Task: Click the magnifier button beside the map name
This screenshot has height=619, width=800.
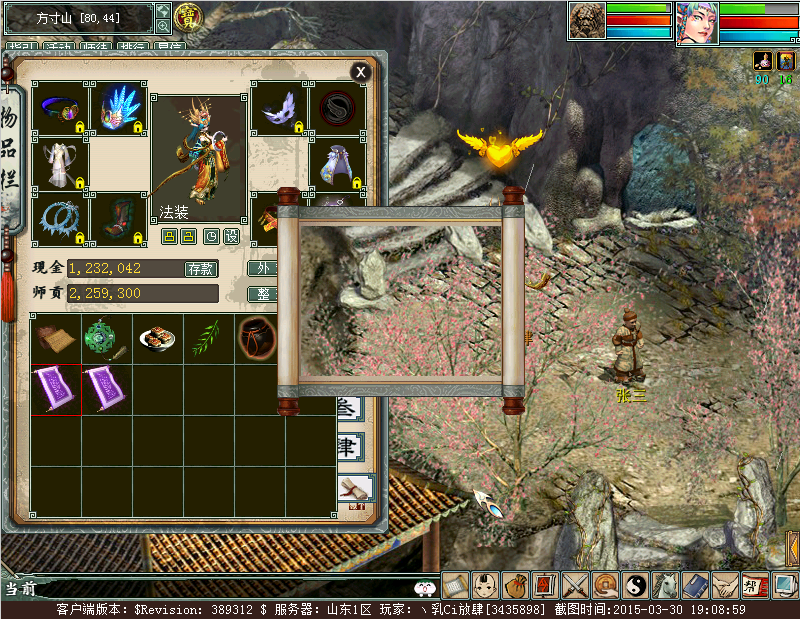Action: pos(163,26)
